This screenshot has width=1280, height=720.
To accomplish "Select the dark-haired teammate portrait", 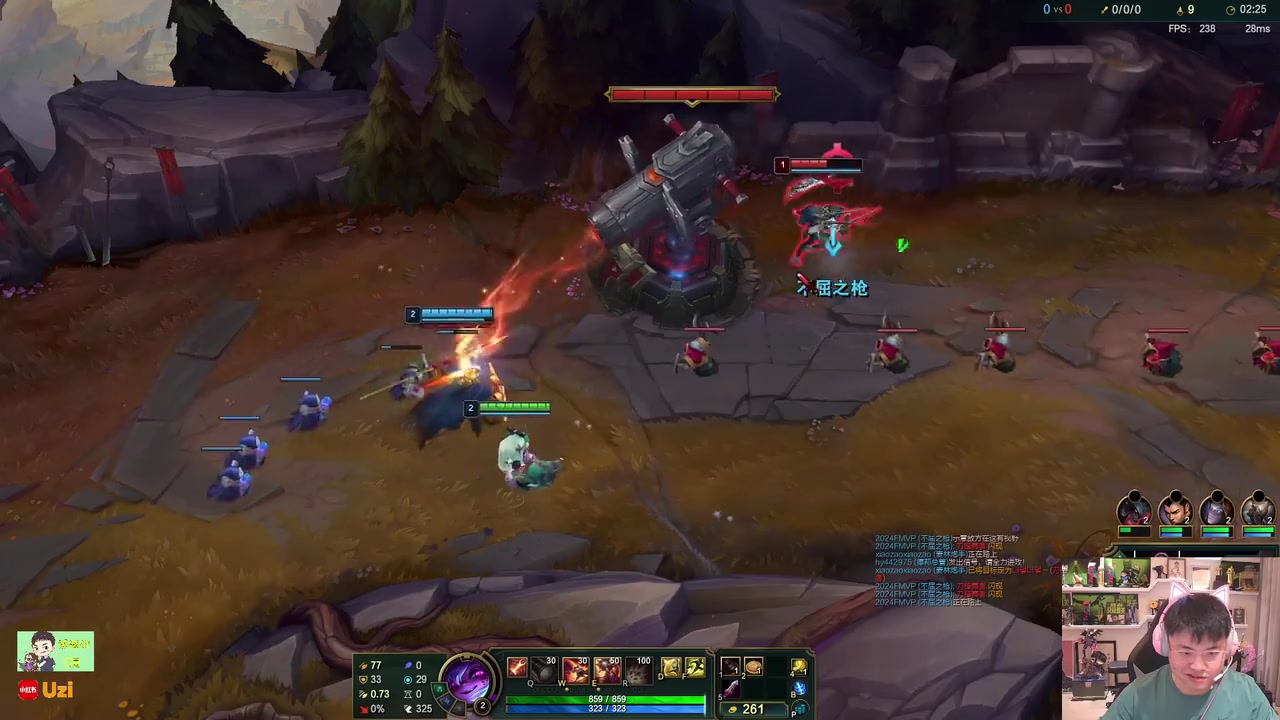I will coord(1175,510).
